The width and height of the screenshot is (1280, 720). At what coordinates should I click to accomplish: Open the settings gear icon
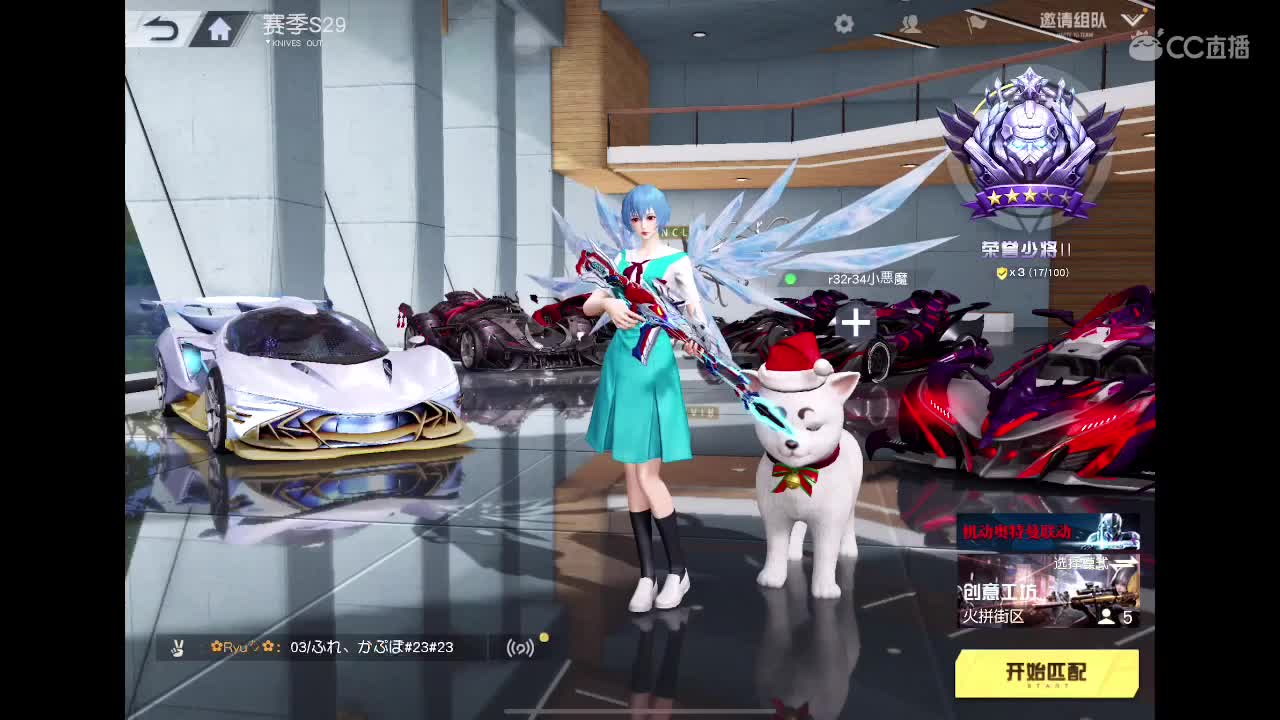(843, 23)
